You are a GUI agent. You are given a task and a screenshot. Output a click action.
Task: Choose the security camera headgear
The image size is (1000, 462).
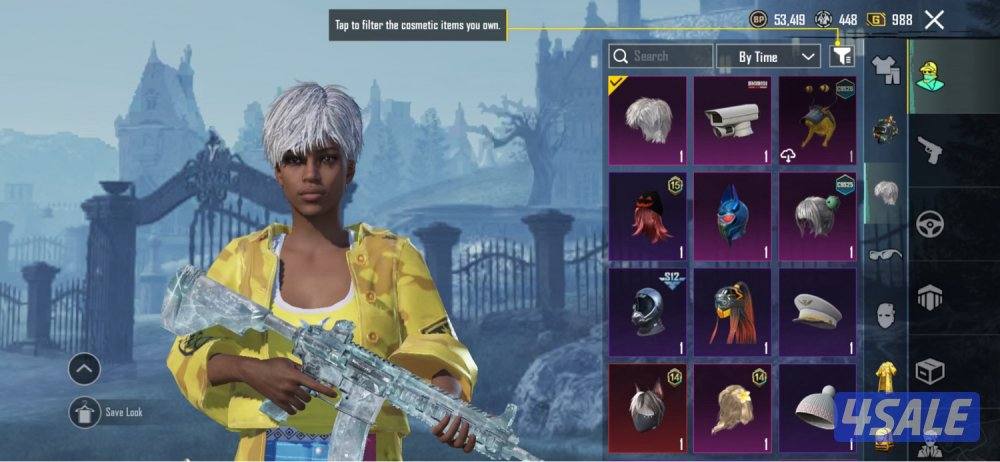click(x=732, y=120)
